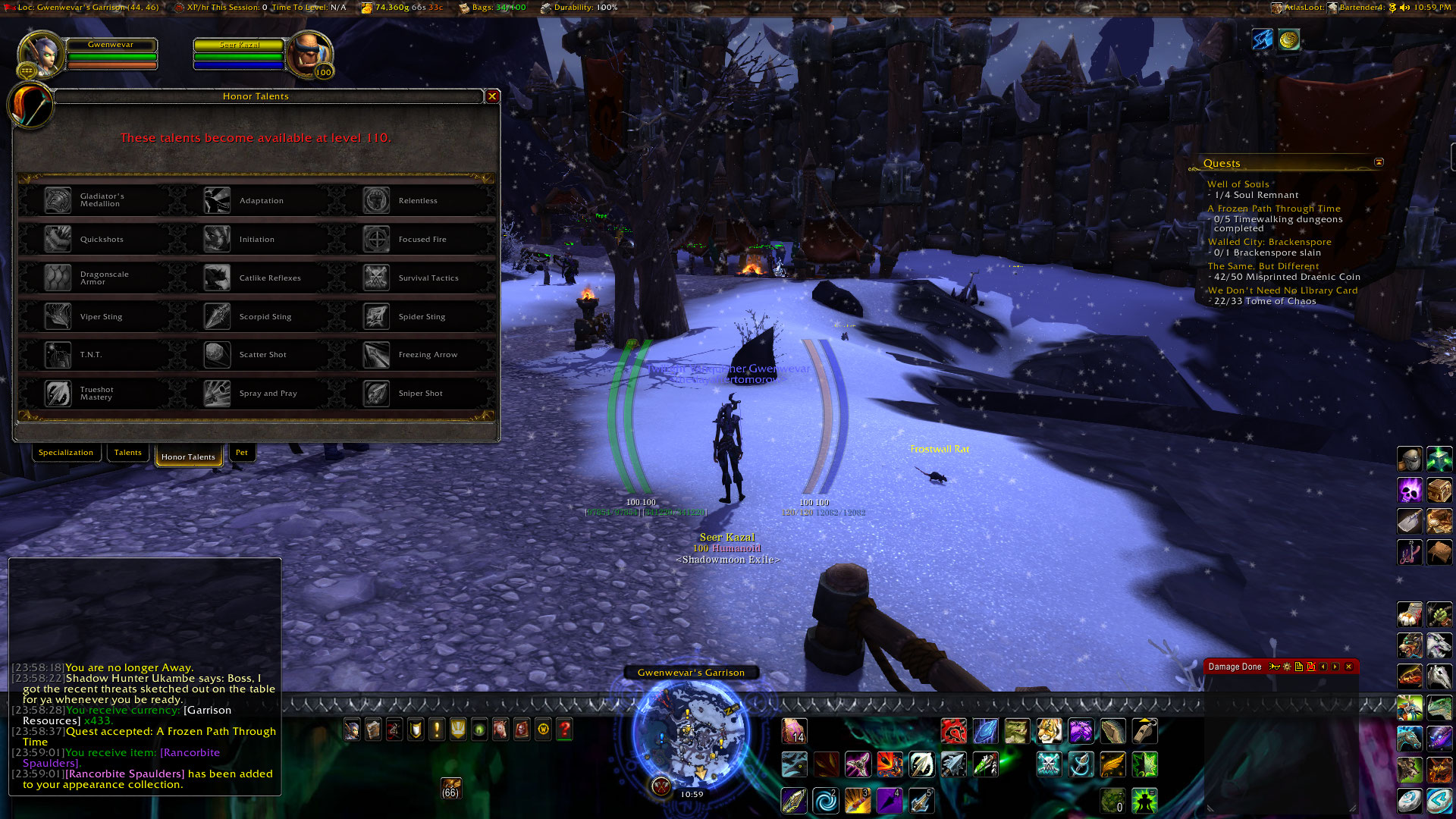Viewport: 1456px width, 819px height.
Task: Open the red question mark help button
Action: click(x=564, y=730)
